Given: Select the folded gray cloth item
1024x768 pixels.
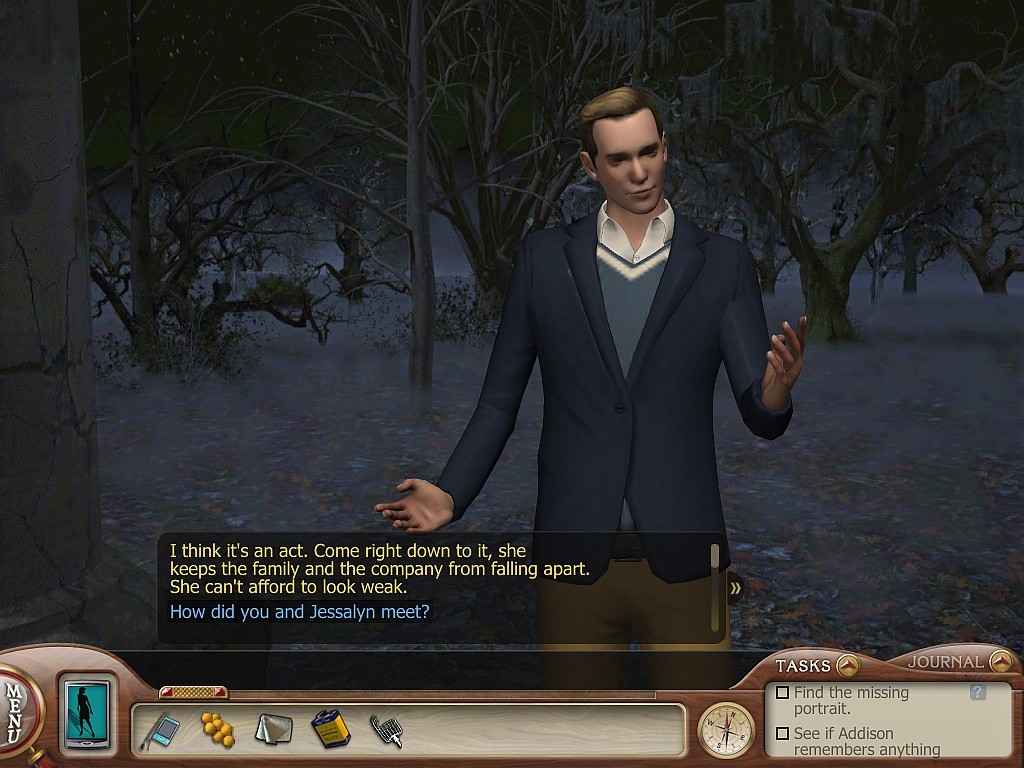Looking at the screenshot, I should click(273, 729).
